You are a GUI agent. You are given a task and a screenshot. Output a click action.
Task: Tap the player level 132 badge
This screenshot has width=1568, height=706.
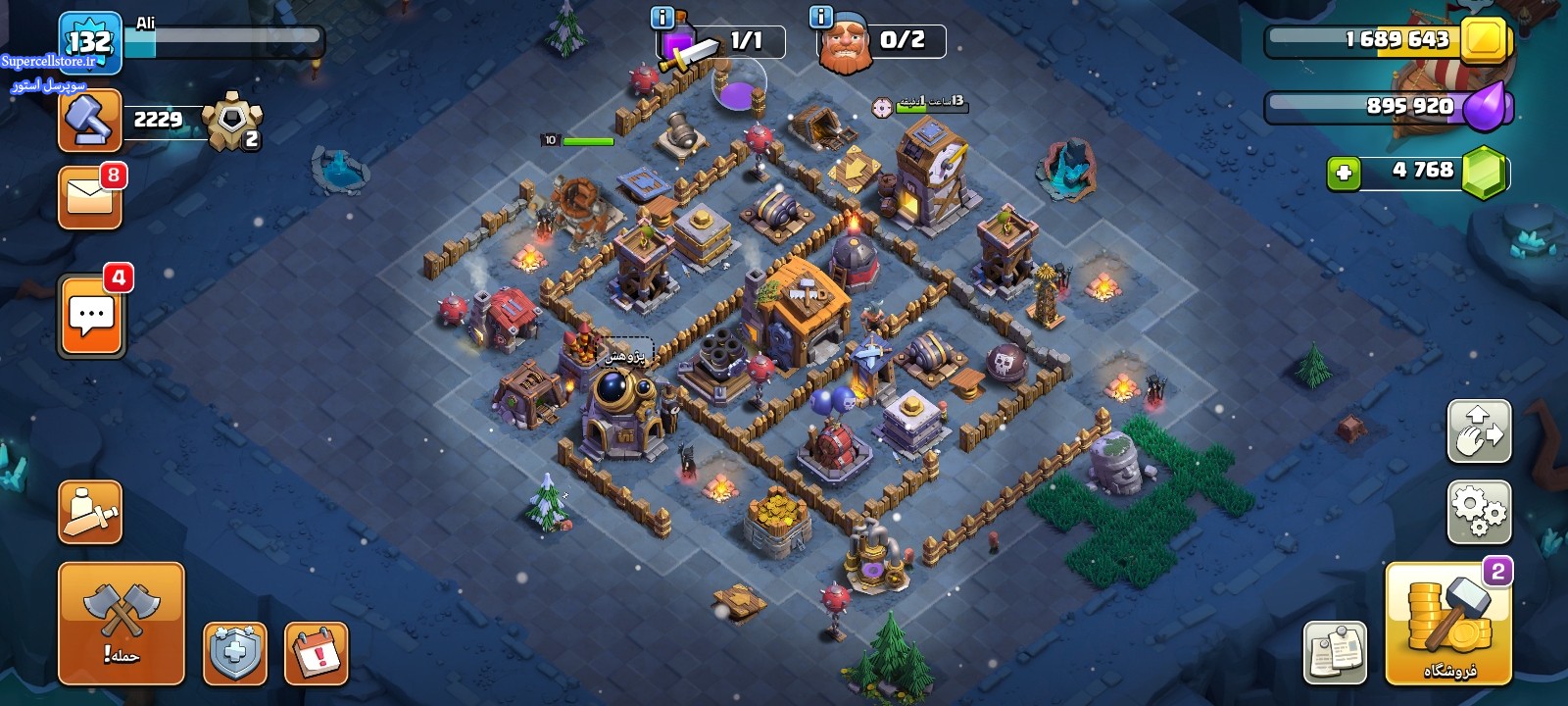pyautogui.click(x=89, y=41)
